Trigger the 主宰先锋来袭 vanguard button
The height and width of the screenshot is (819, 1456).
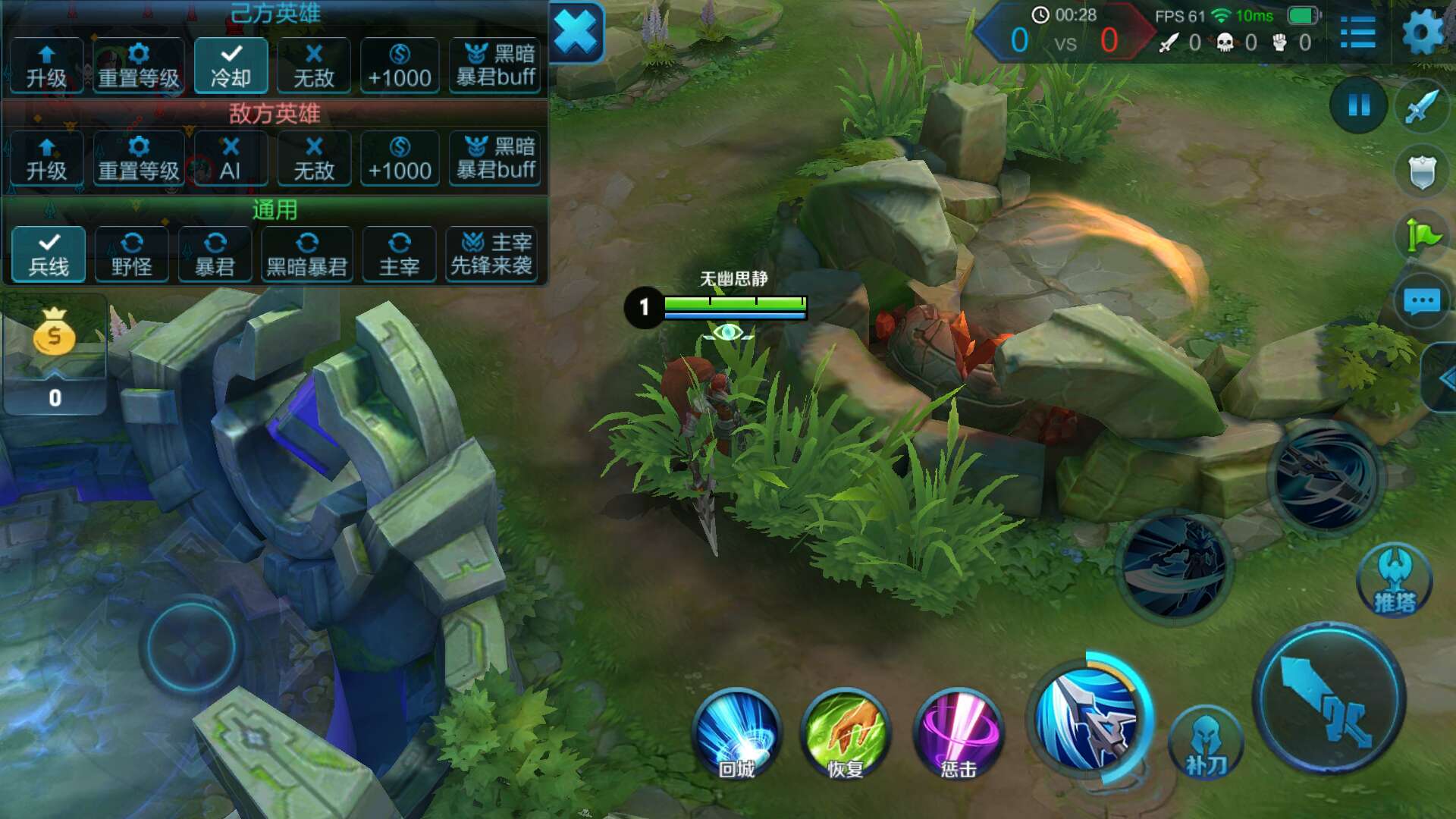[492, 254]
